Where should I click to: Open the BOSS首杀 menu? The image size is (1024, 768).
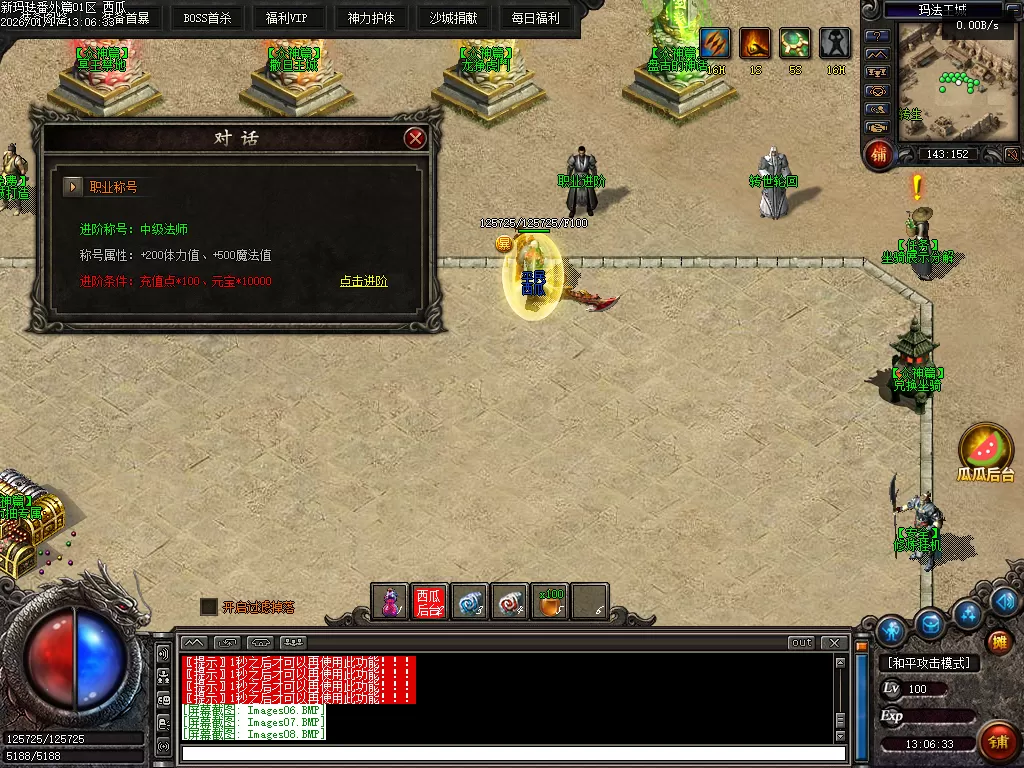(x=208, y=17)
